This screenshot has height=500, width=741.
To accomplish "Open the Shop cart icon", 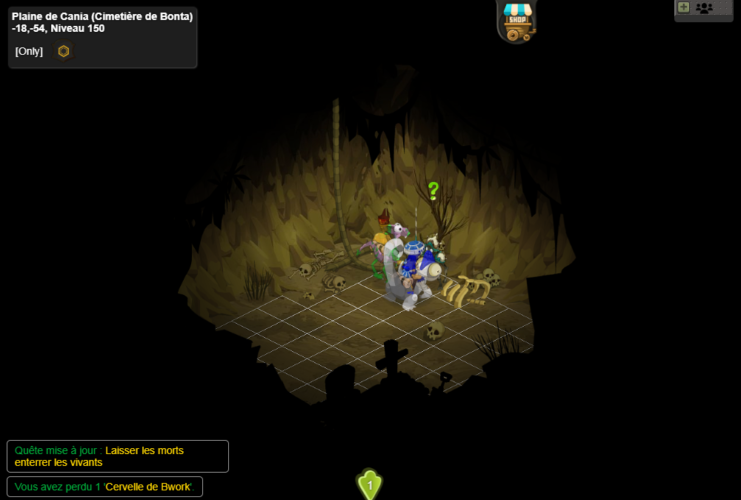I will [x=517, y=20].
